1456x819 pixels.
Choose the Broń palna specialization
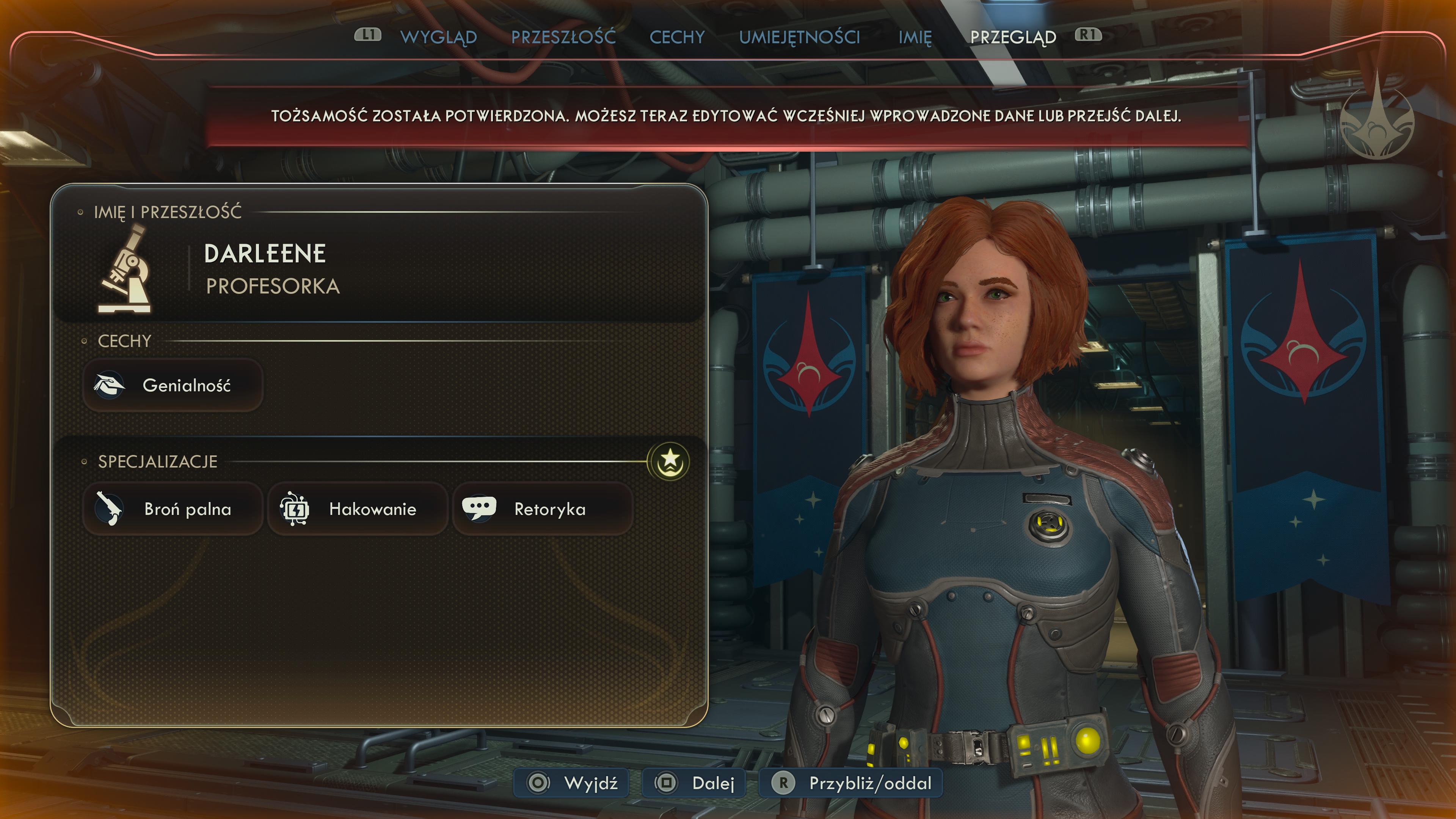173,509
